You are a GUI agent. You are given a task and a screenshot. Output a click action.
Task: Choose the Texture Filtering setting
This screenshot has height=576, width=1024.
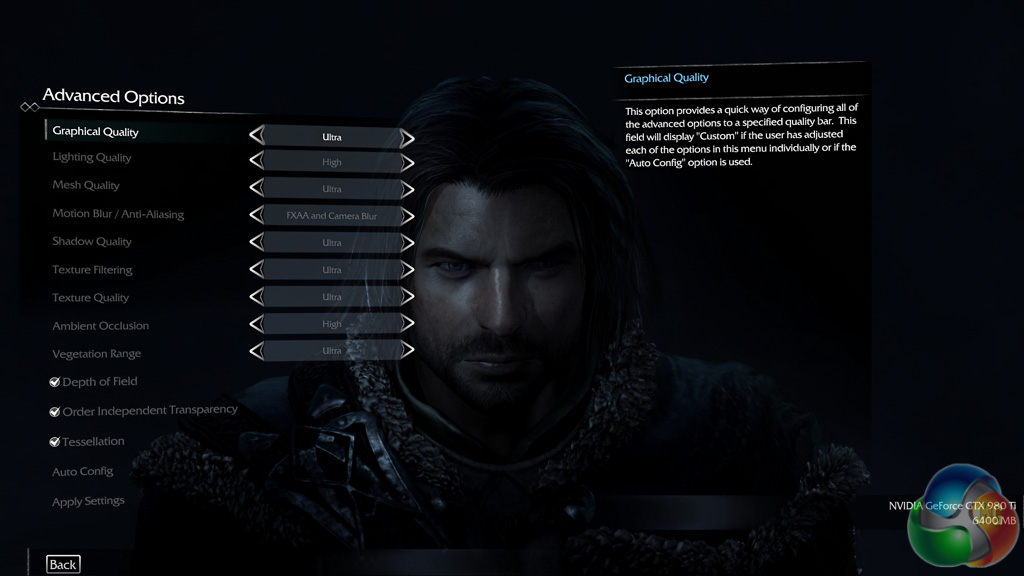(92, 270)
